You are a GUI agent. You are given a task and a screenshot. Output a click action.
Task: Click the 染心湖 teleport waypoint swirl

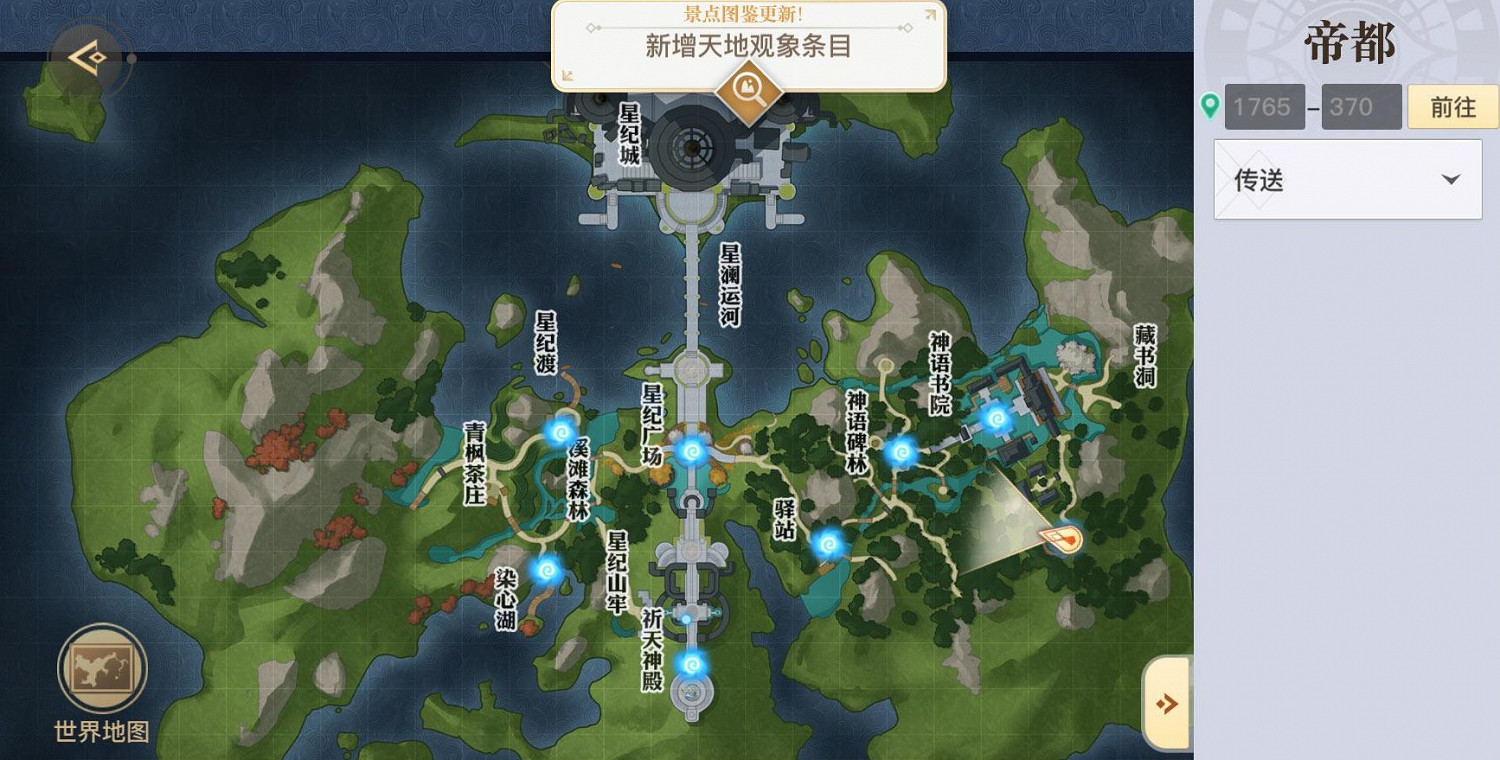click(x=547, y=569)
